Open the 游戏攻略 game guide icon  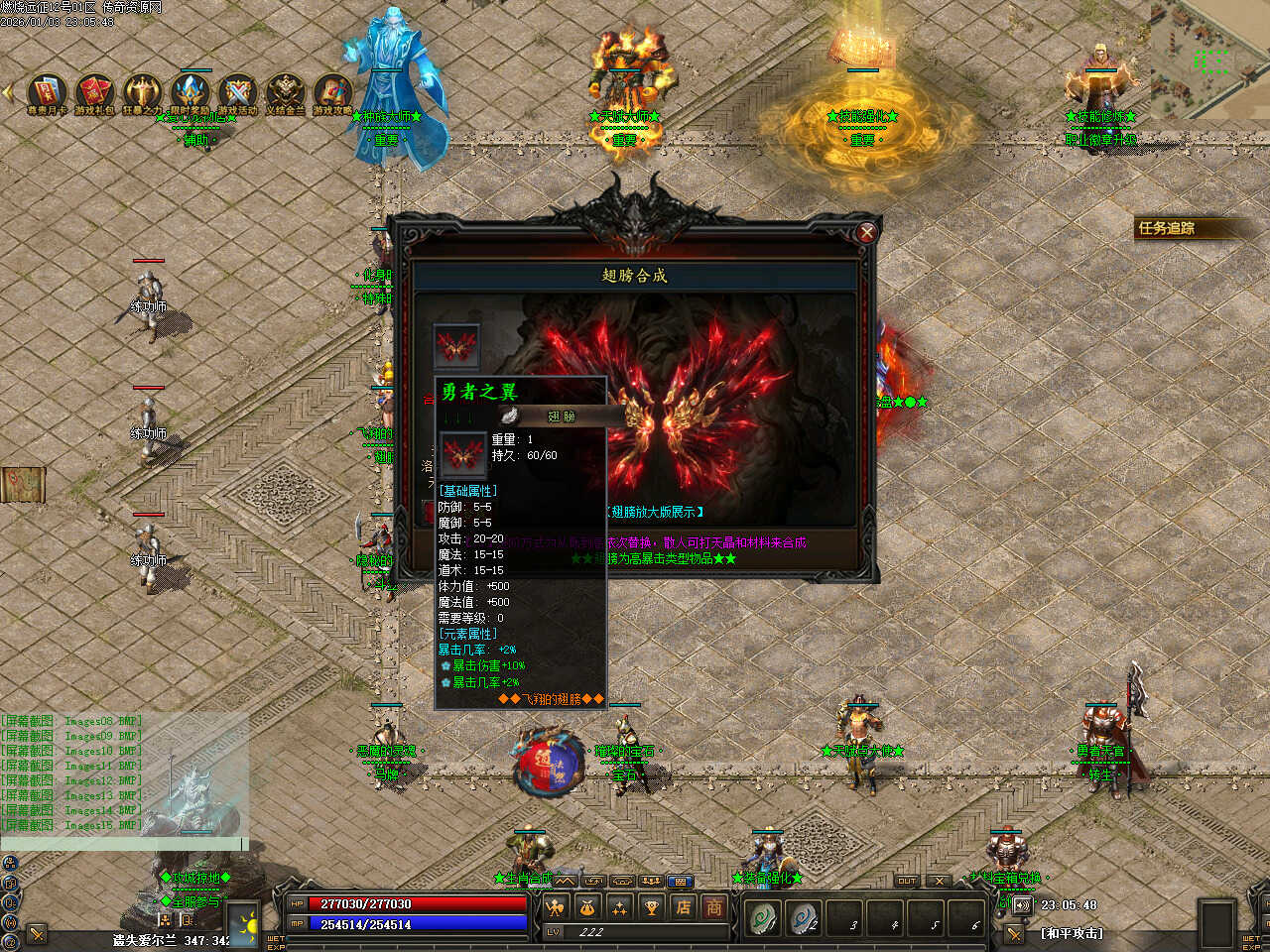[x=333, y=90]
